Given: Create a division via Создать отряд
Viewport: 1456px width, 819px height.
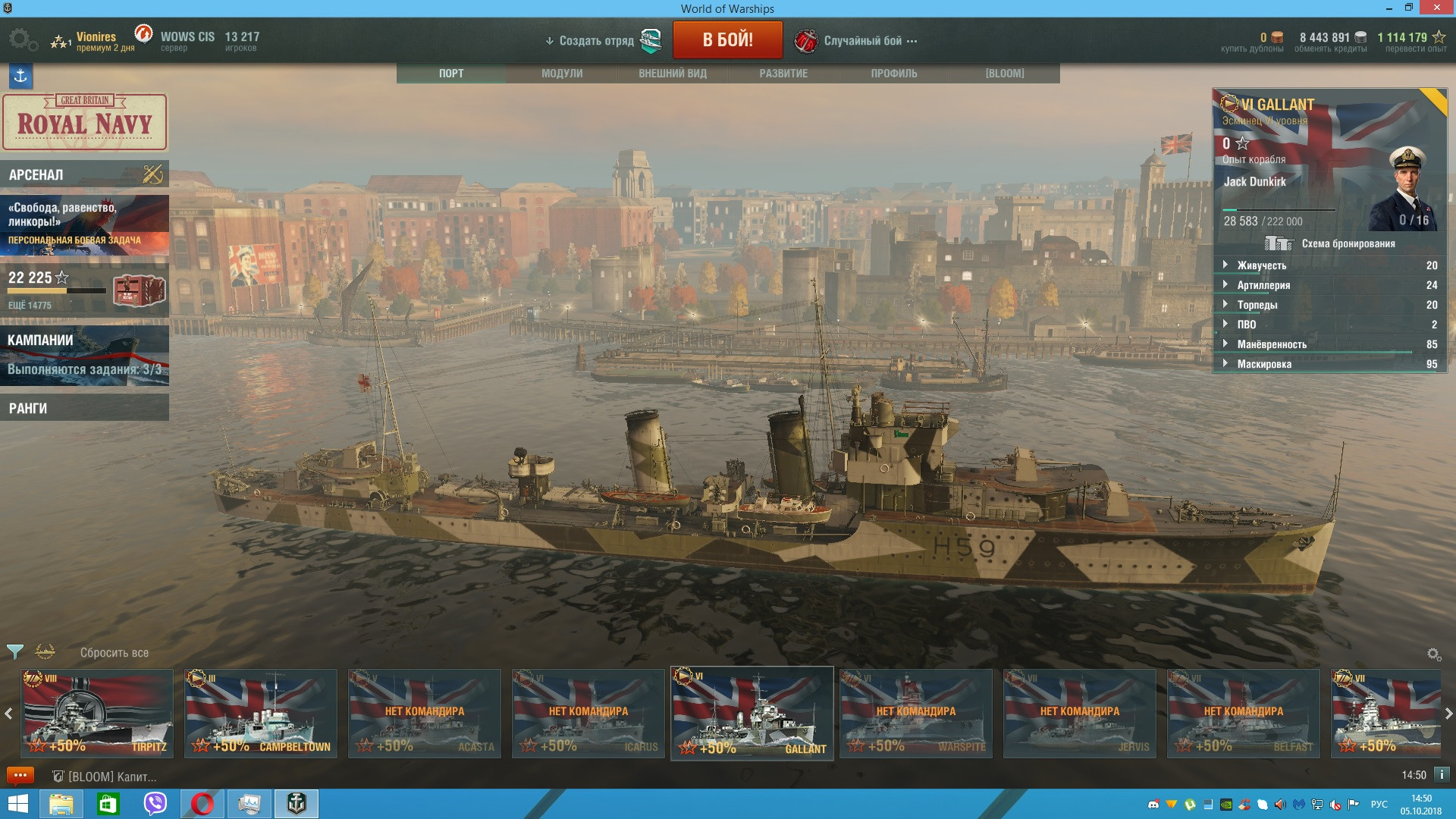Looking at the screenshot, I should click(596, 41).
